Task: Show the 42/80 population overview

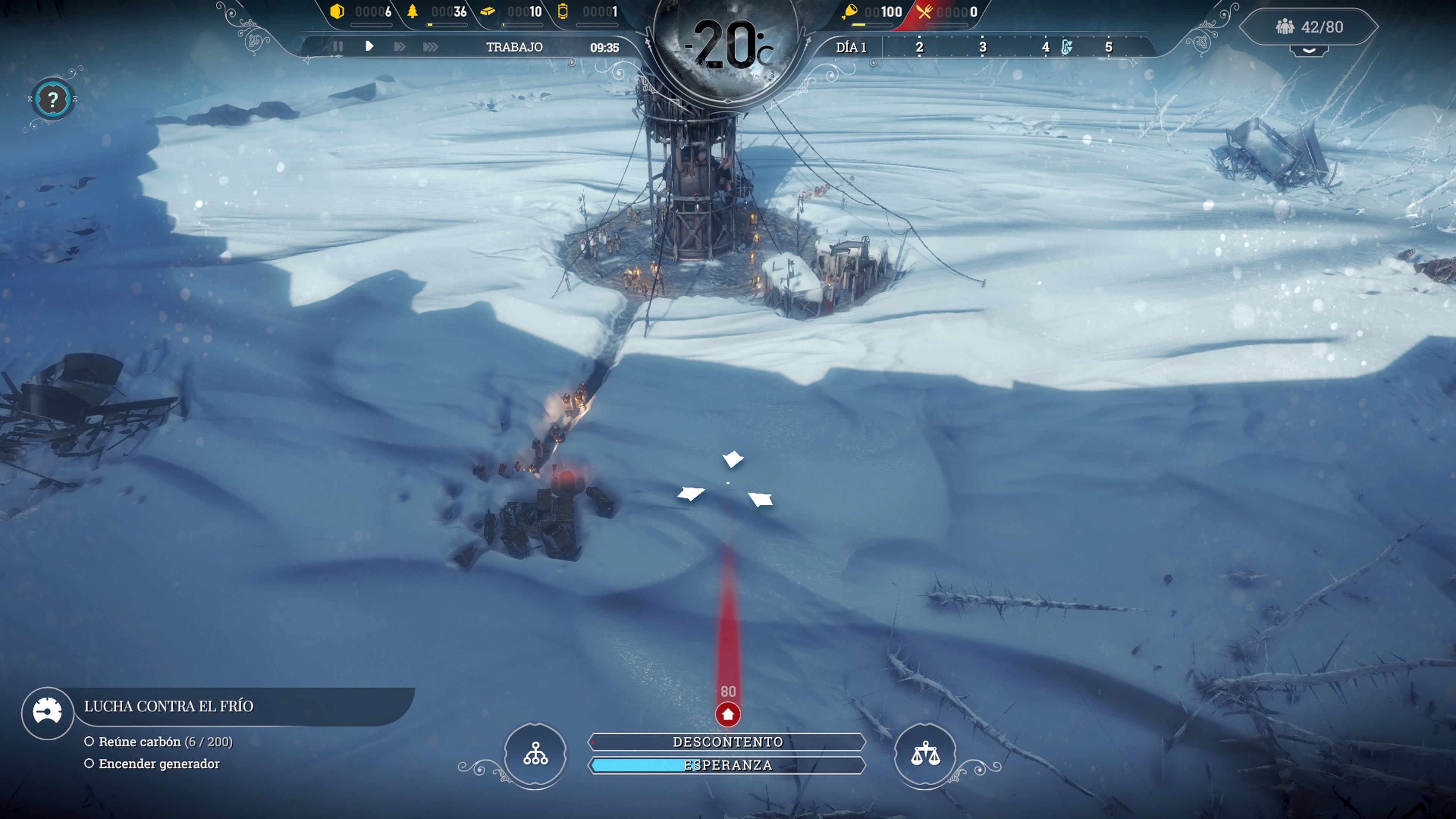Action: (1309, 27)
